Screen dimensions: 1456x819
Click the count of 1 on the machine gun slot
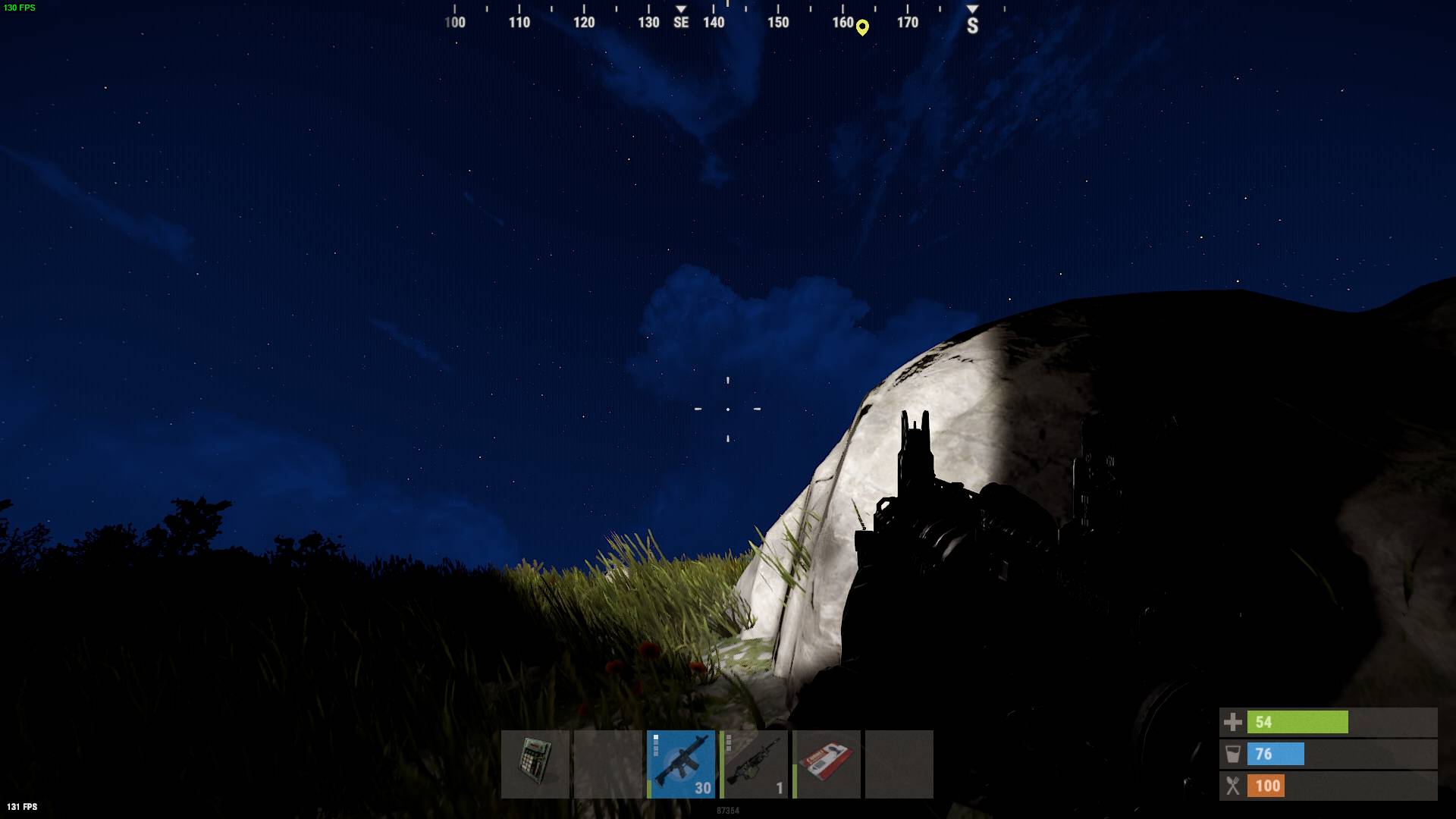[x=780, y=788]
